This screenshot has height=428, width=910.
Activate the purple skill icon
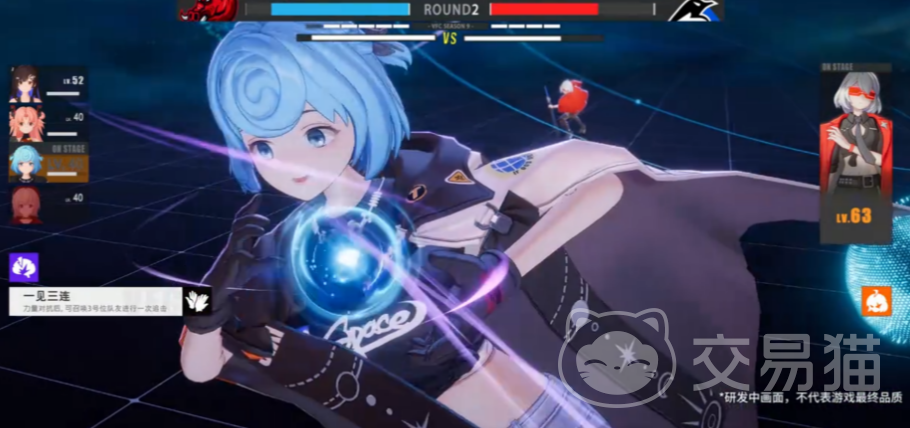[22, 267]
